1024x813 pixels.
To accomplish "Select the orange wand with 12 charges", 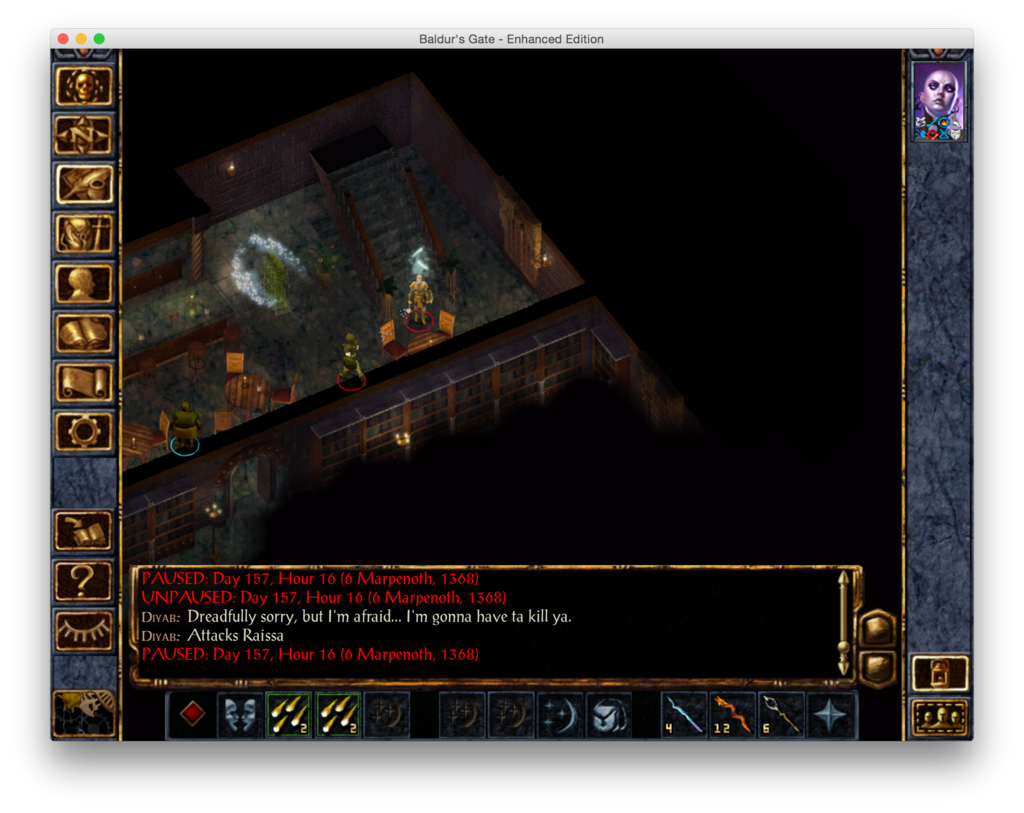I will 733,716.
